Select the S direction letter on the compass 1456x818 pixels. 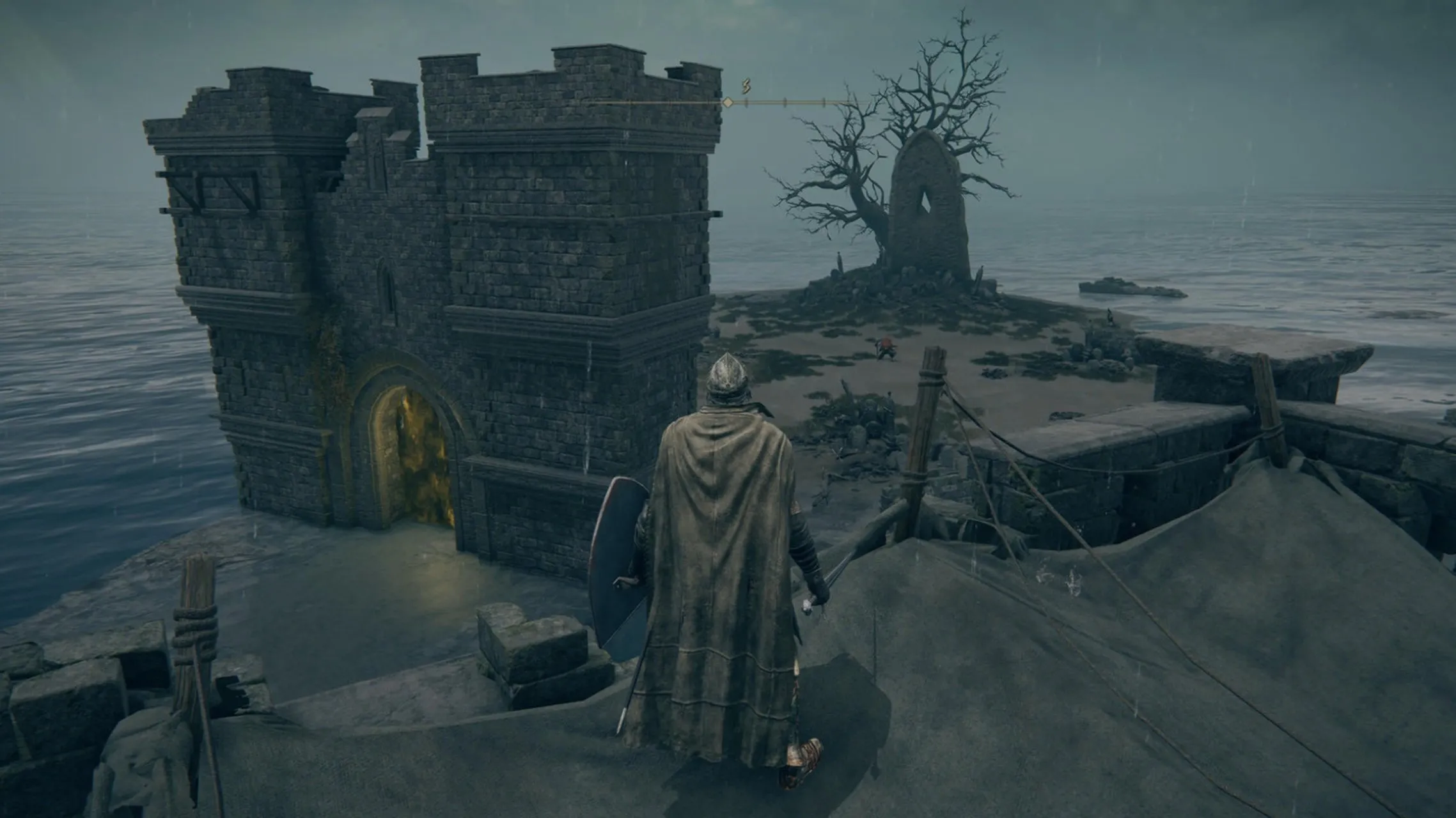pos(745,86)
